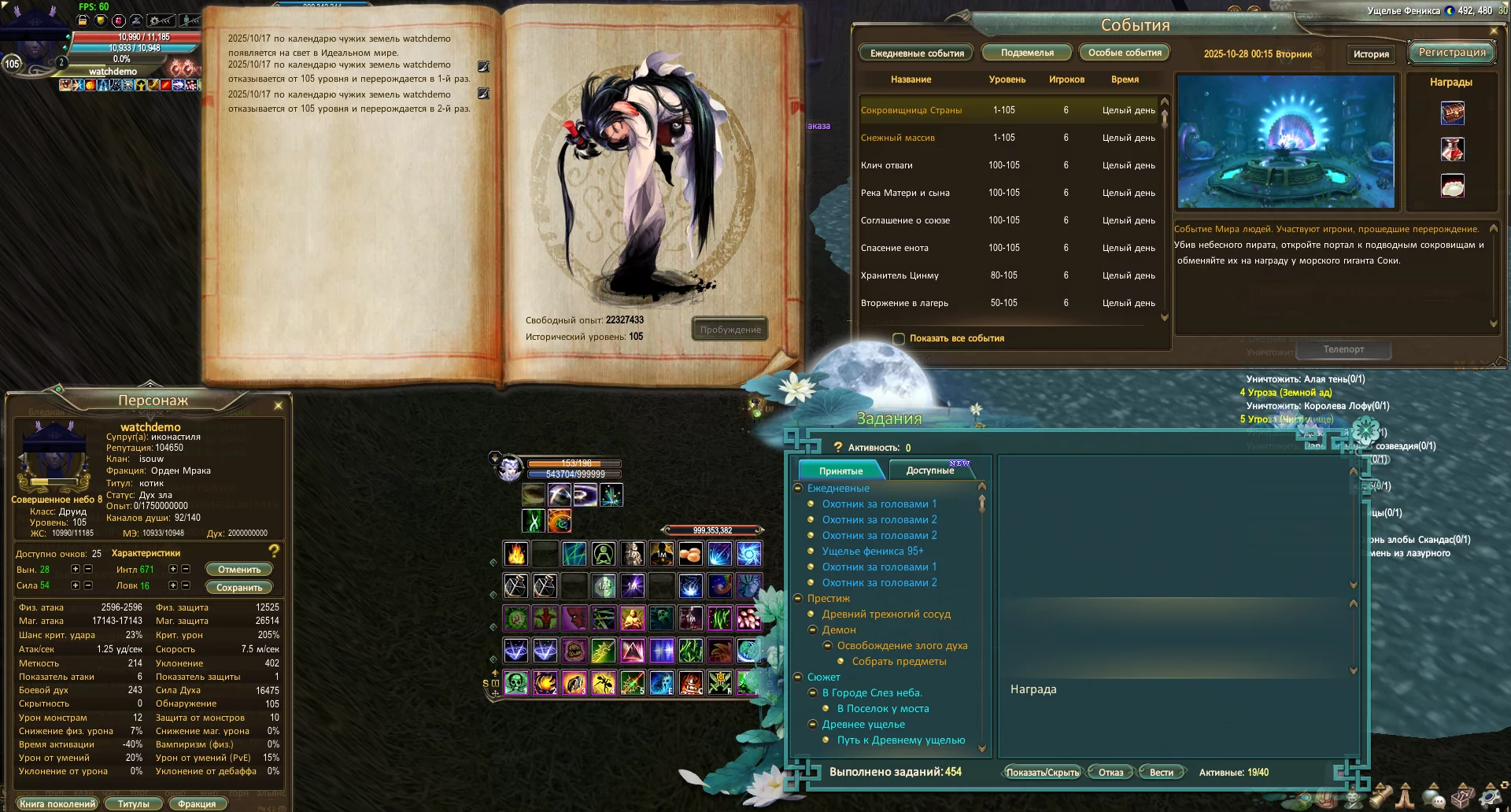Screen dimensions: 1511x812
Task: Activate the flame skill icon
Action: tap(516, 555)
